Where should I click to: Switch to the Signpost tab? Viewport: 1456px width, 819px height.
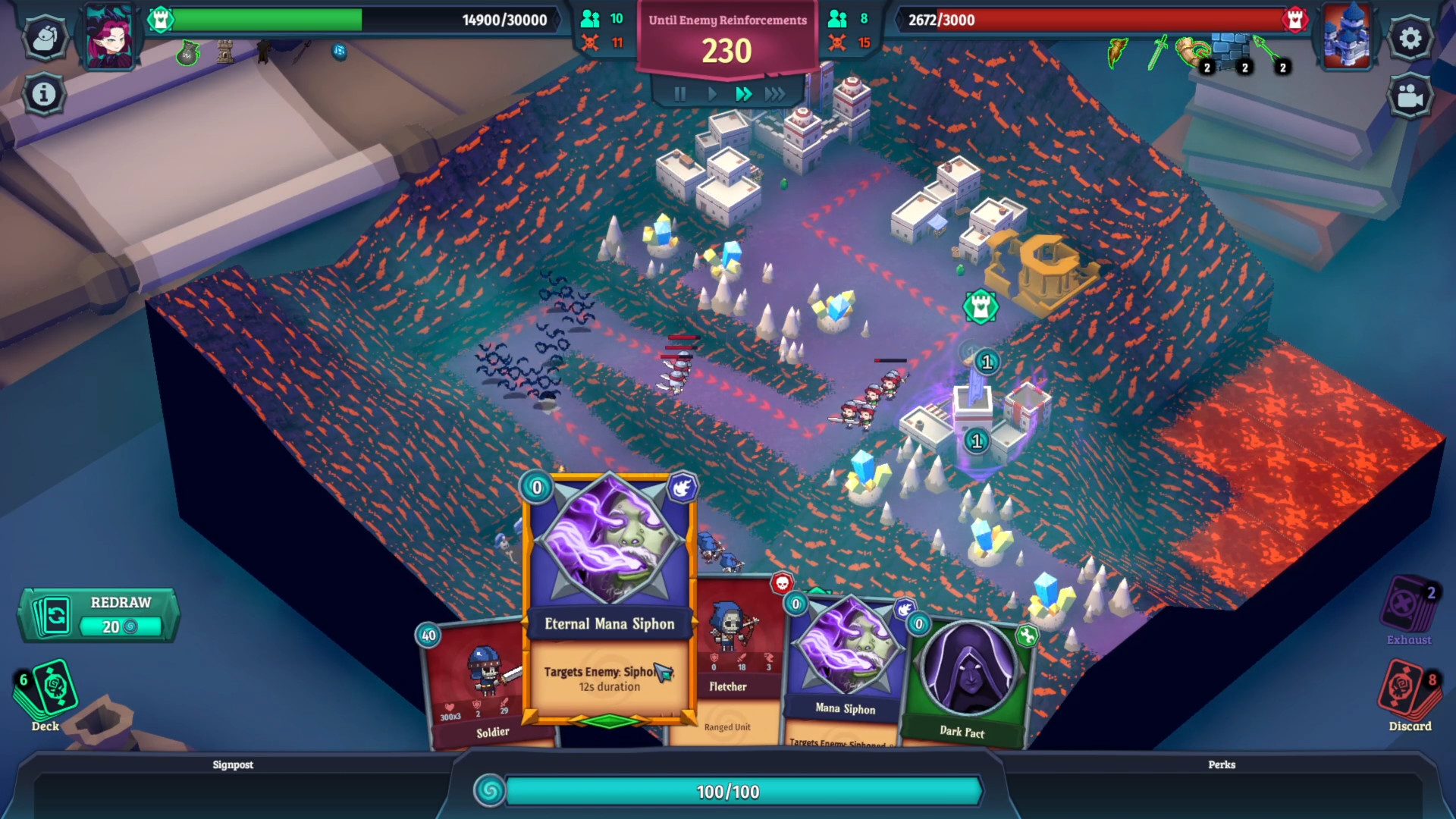click(234, 765)
